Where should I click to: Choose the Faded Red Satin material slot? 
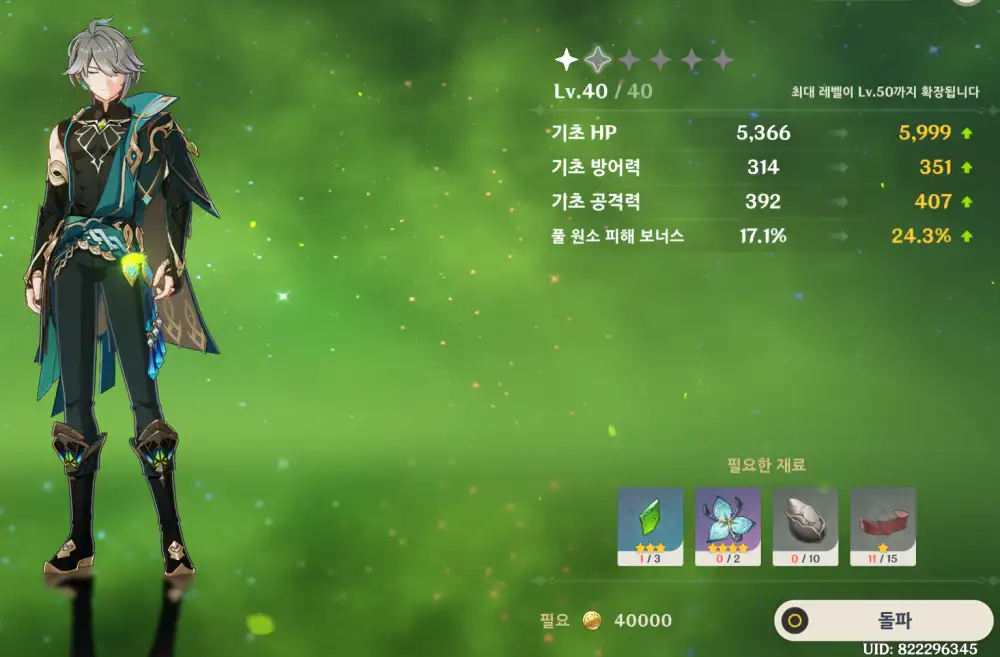pyautogui.click(x=882, y=526)
